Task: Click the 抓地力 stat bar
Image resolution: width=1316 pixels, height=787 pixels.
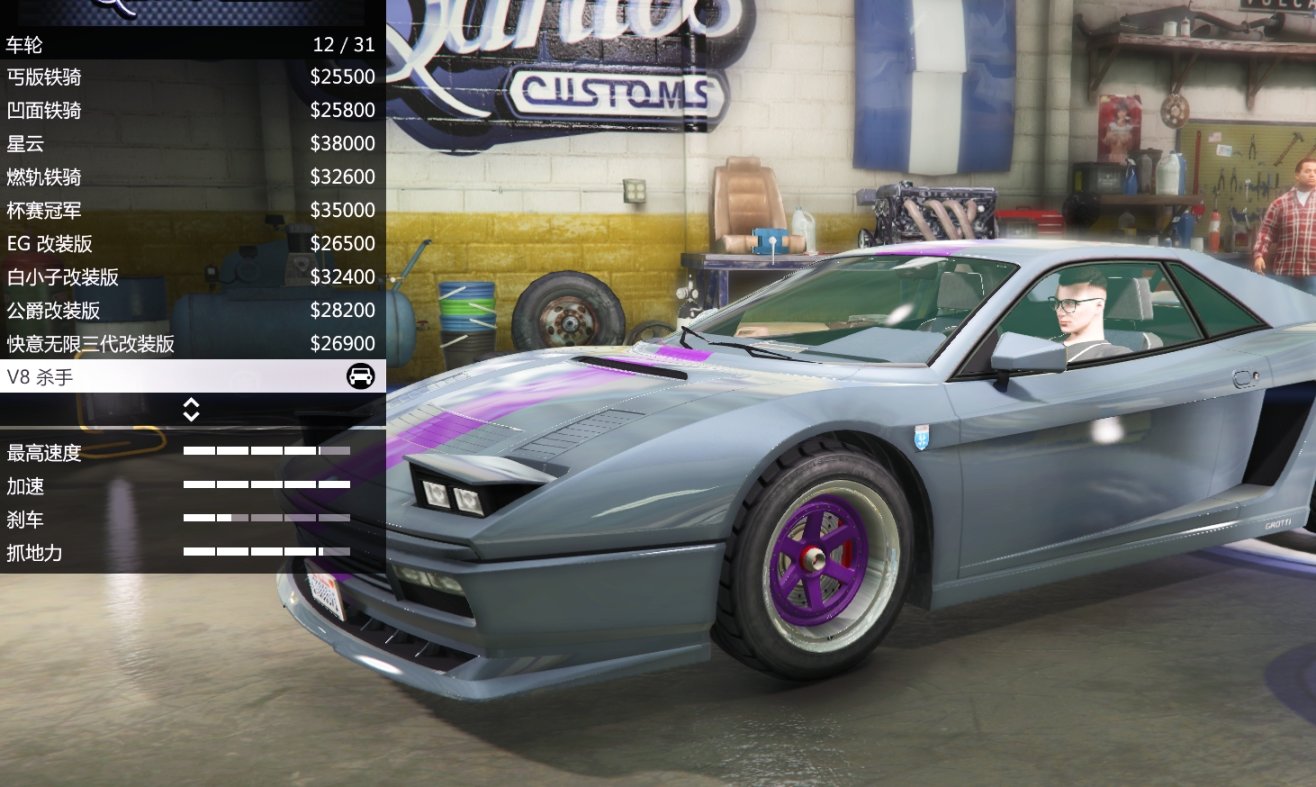Action: 265,553
